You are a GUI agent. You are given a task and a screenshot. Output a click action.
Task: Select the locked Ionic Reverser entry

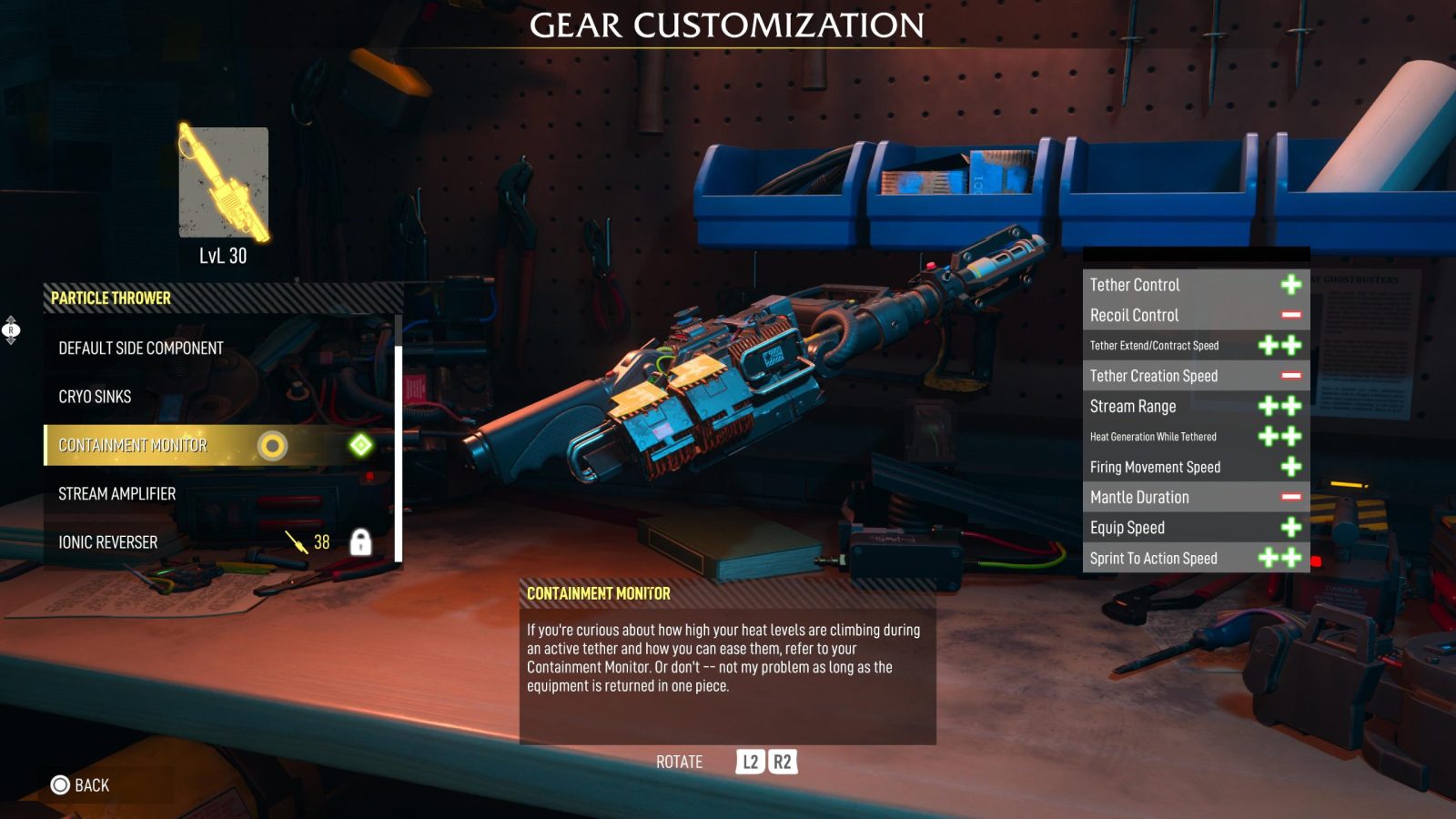(x=108, y=542)
